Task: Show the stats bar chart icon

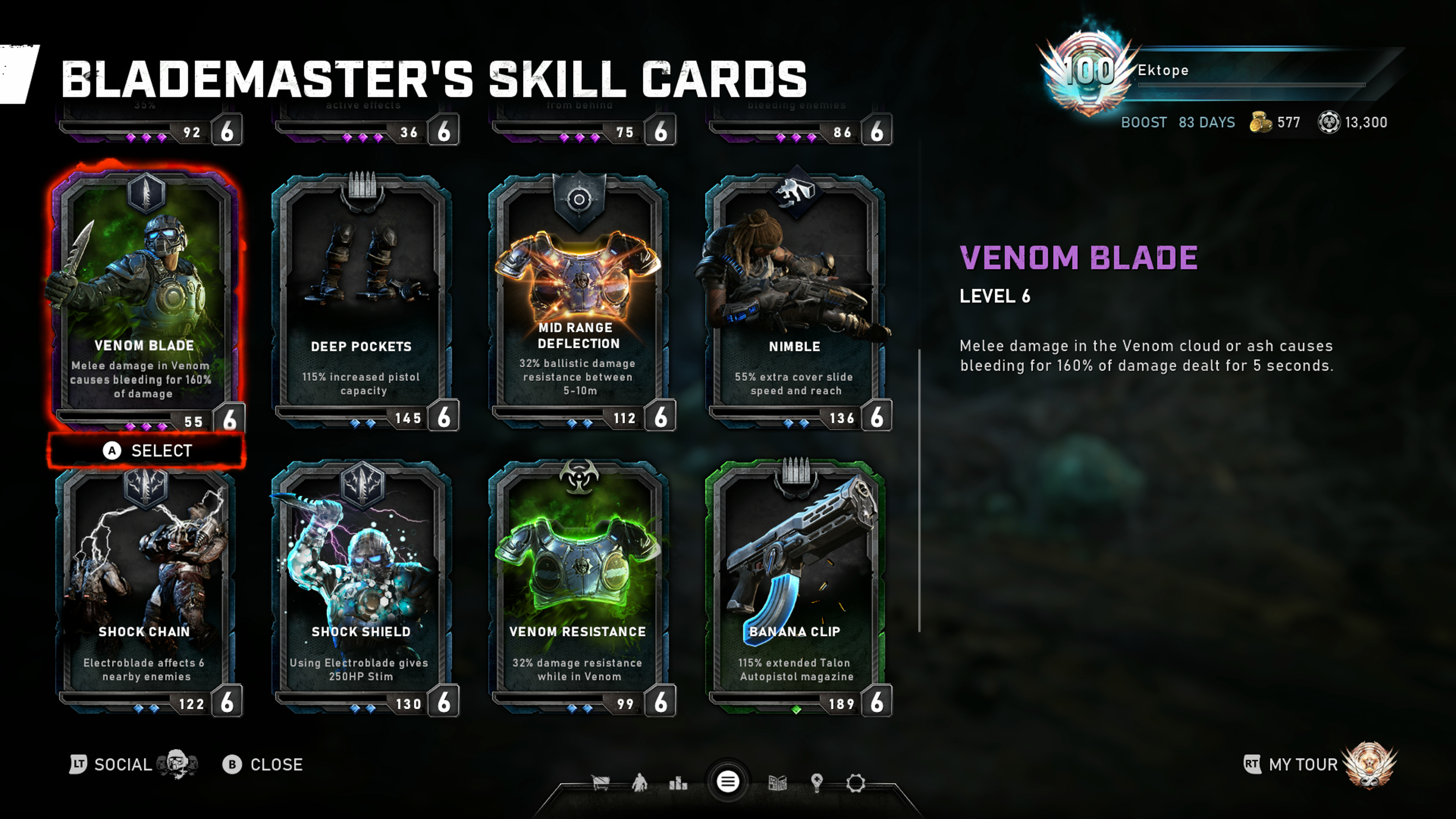Action: point(678,783)
